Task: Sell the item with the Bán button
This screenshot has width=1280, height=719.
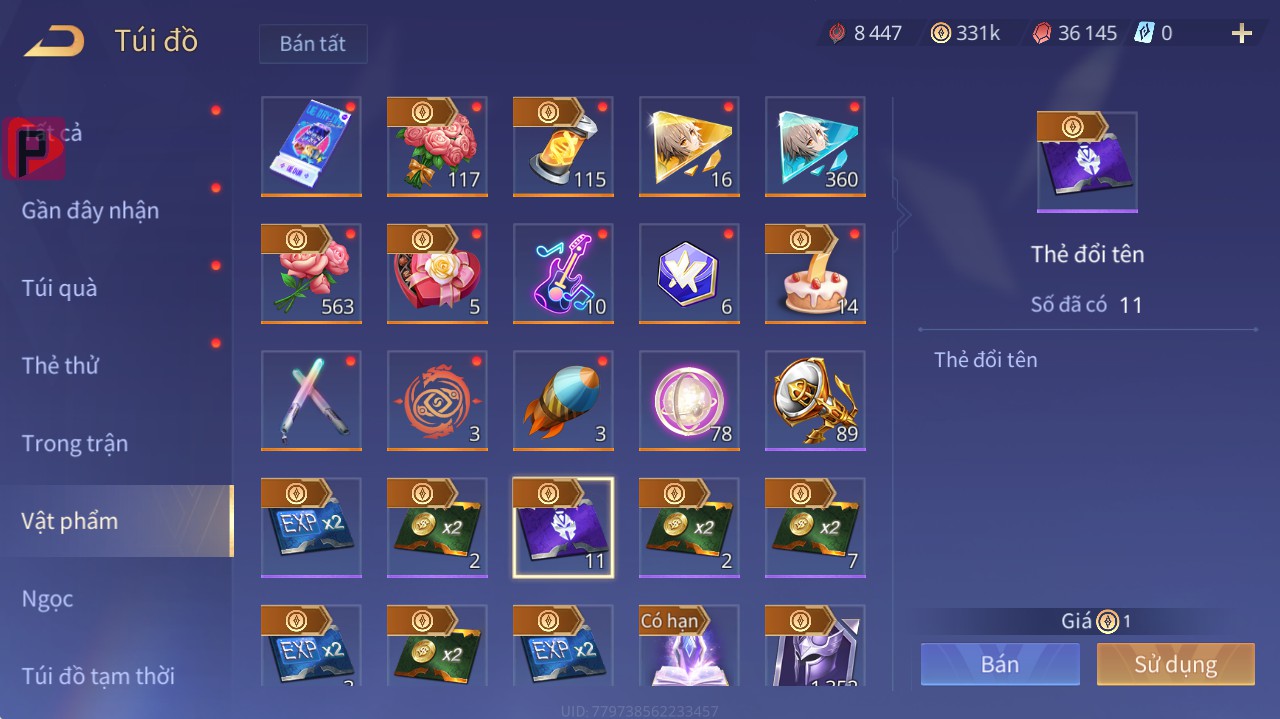Action: pyautogui.click(x=1000, y=664)
